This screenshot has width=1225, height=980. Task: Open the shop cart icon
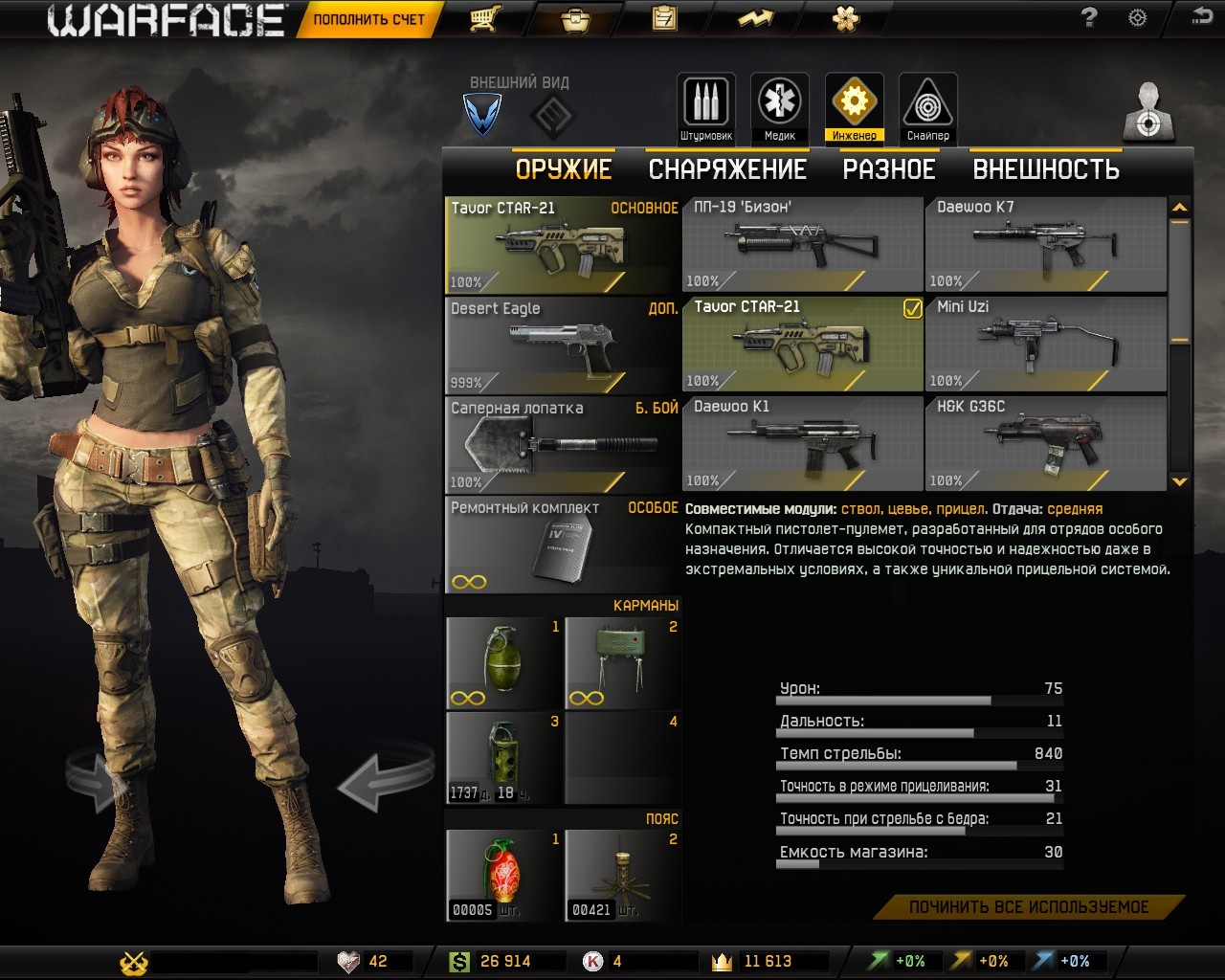tap(484, 19)
